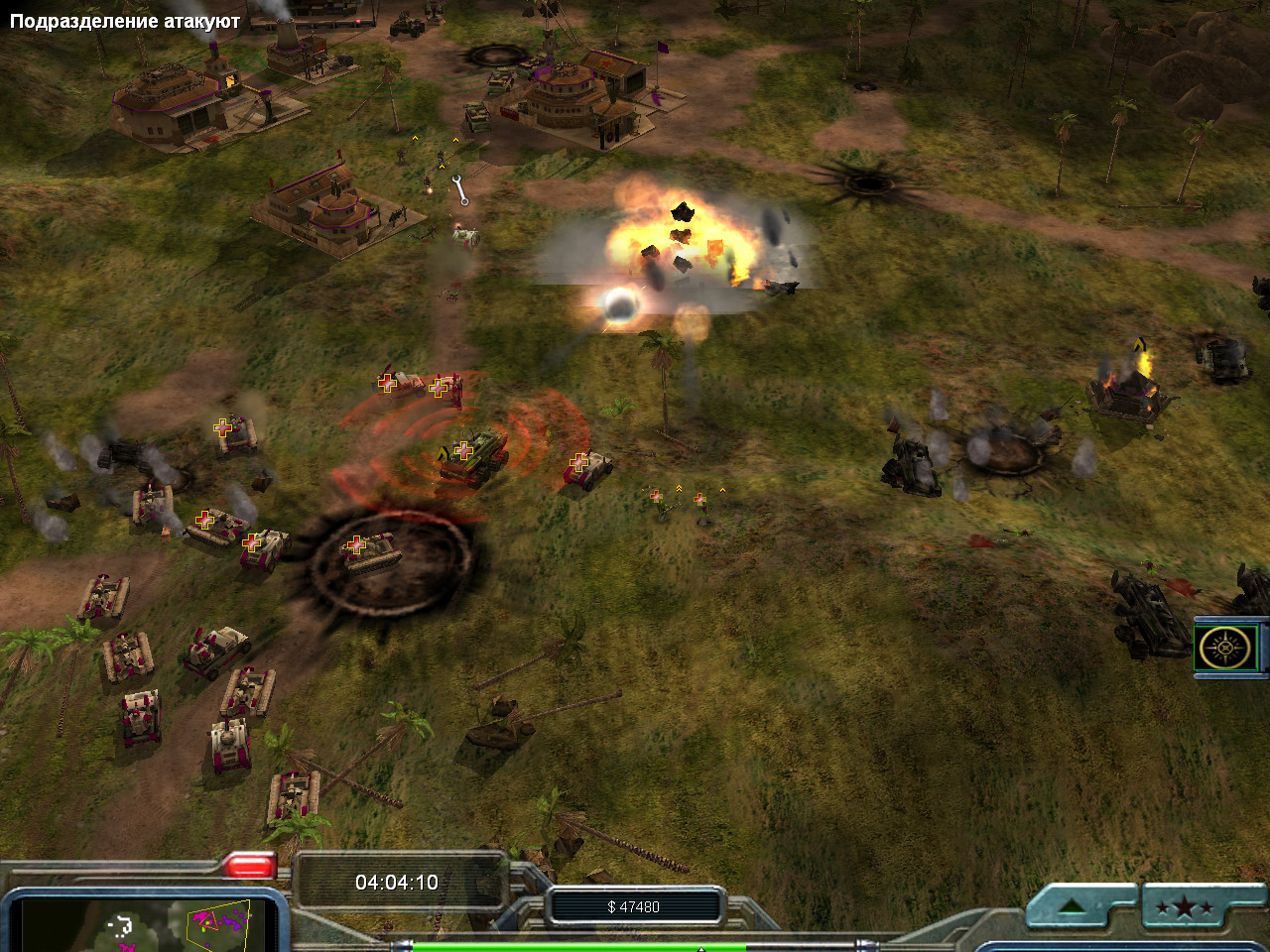Click the red button above the minimap
The height and width of the screenshot is (952, 1270).
point(248,866)
